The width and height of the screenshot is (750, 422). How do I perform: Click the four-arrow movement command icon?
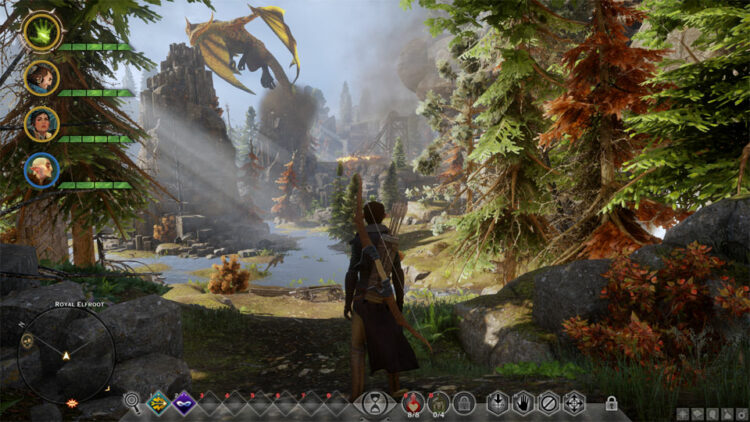point(573,403)
